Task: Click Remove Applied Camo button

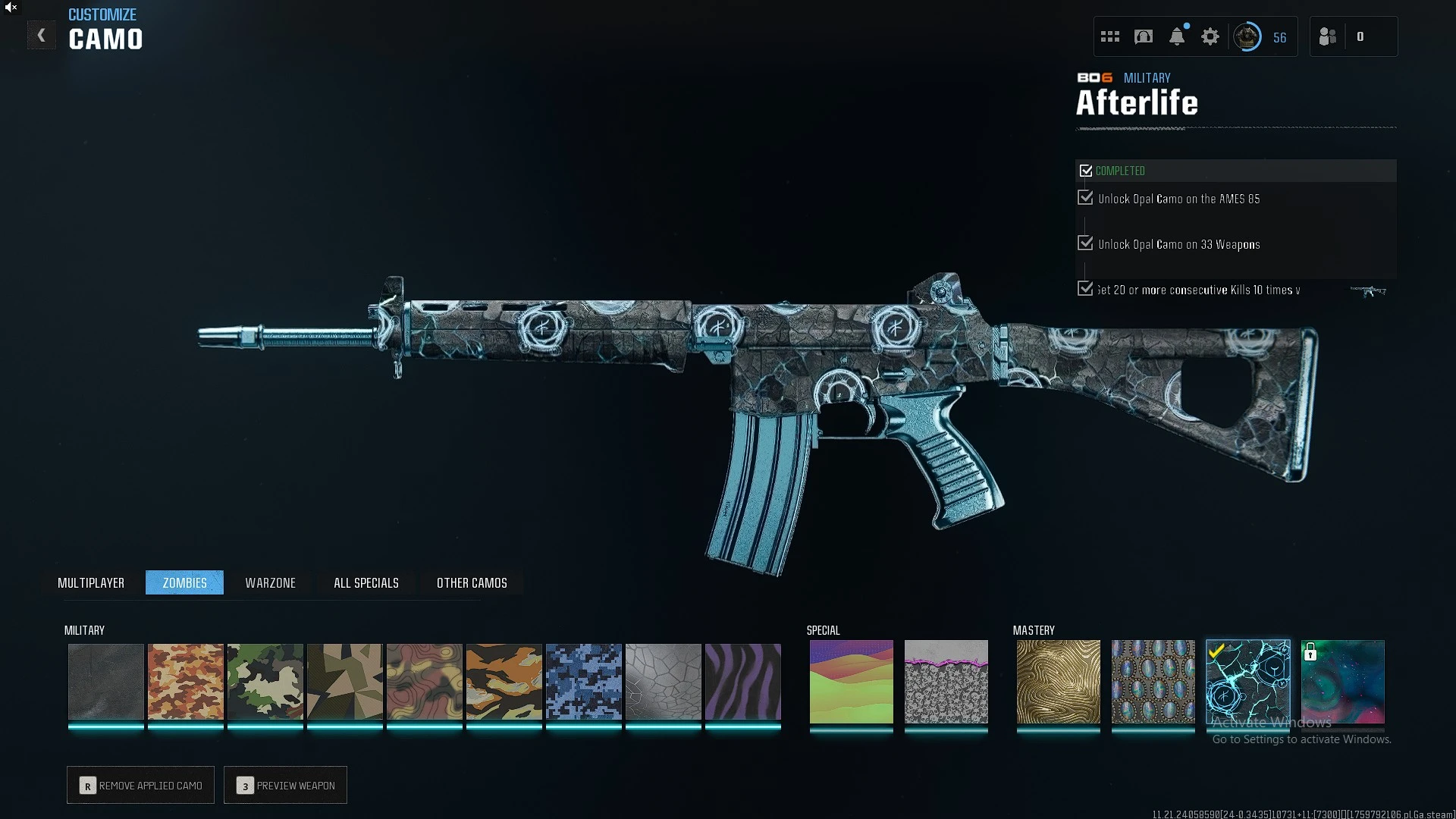Action: click(140, 785)
